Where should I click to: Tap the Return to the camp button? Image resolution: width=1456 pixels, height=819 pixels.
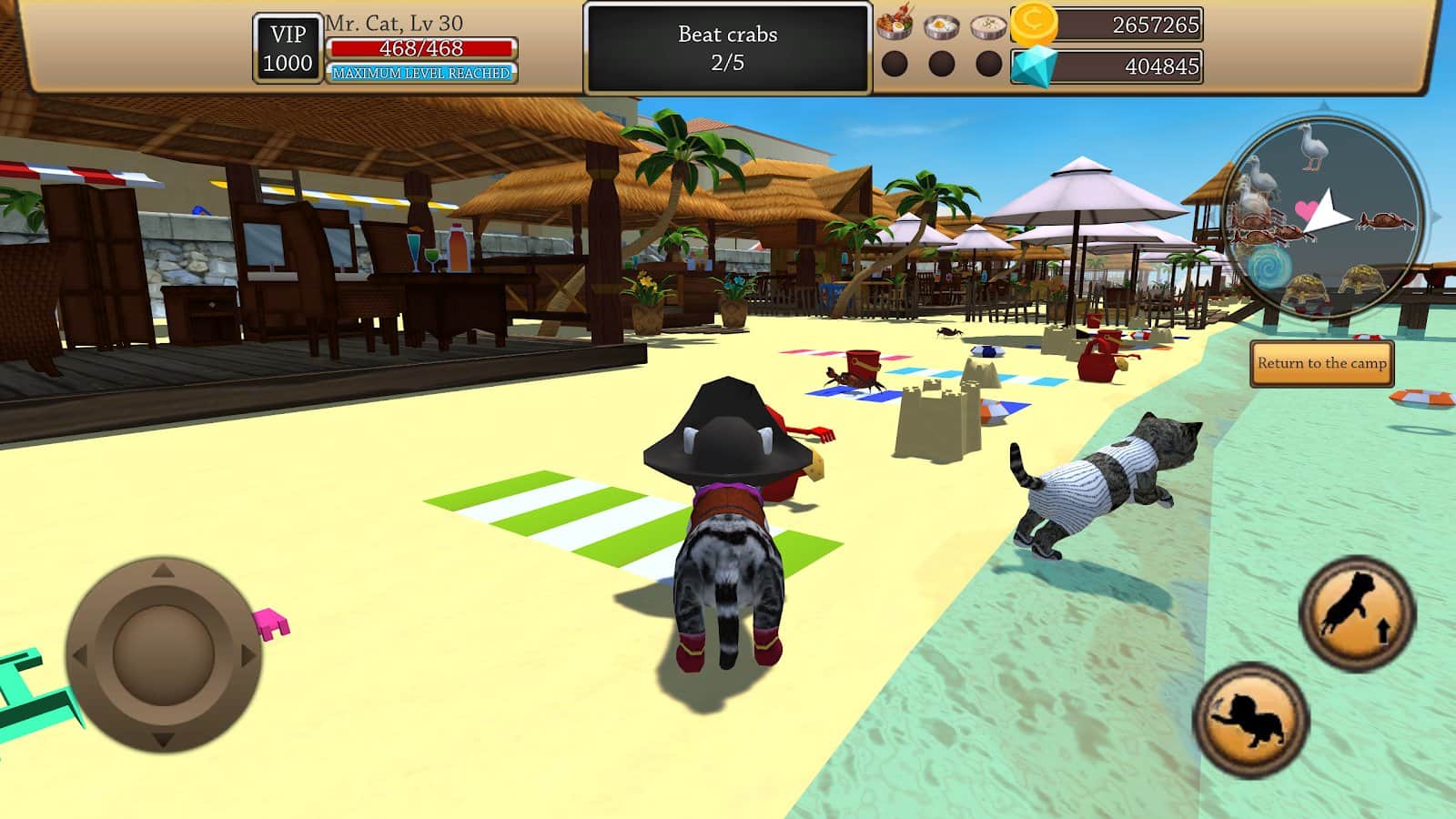pos(1321,363)
